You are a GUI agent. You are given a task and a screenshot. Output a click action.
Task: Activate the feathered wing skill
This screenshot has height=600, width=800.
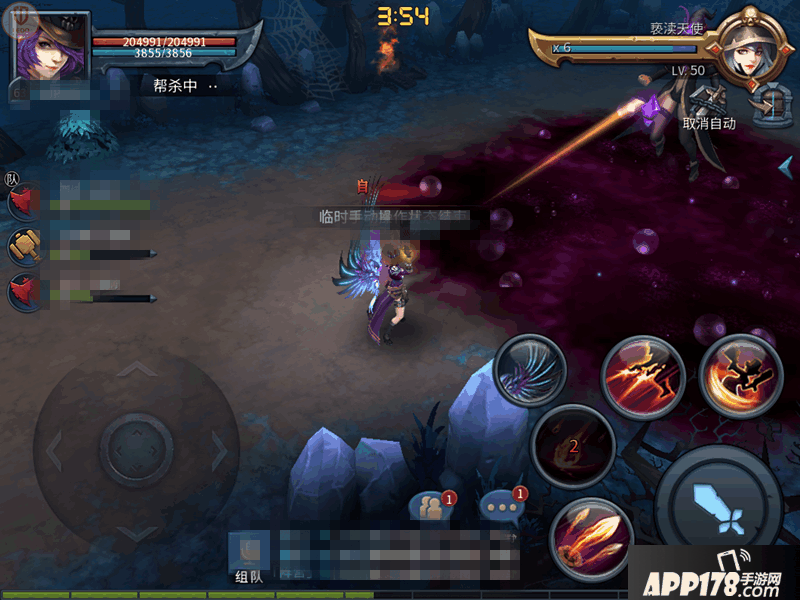coord(531,370)
